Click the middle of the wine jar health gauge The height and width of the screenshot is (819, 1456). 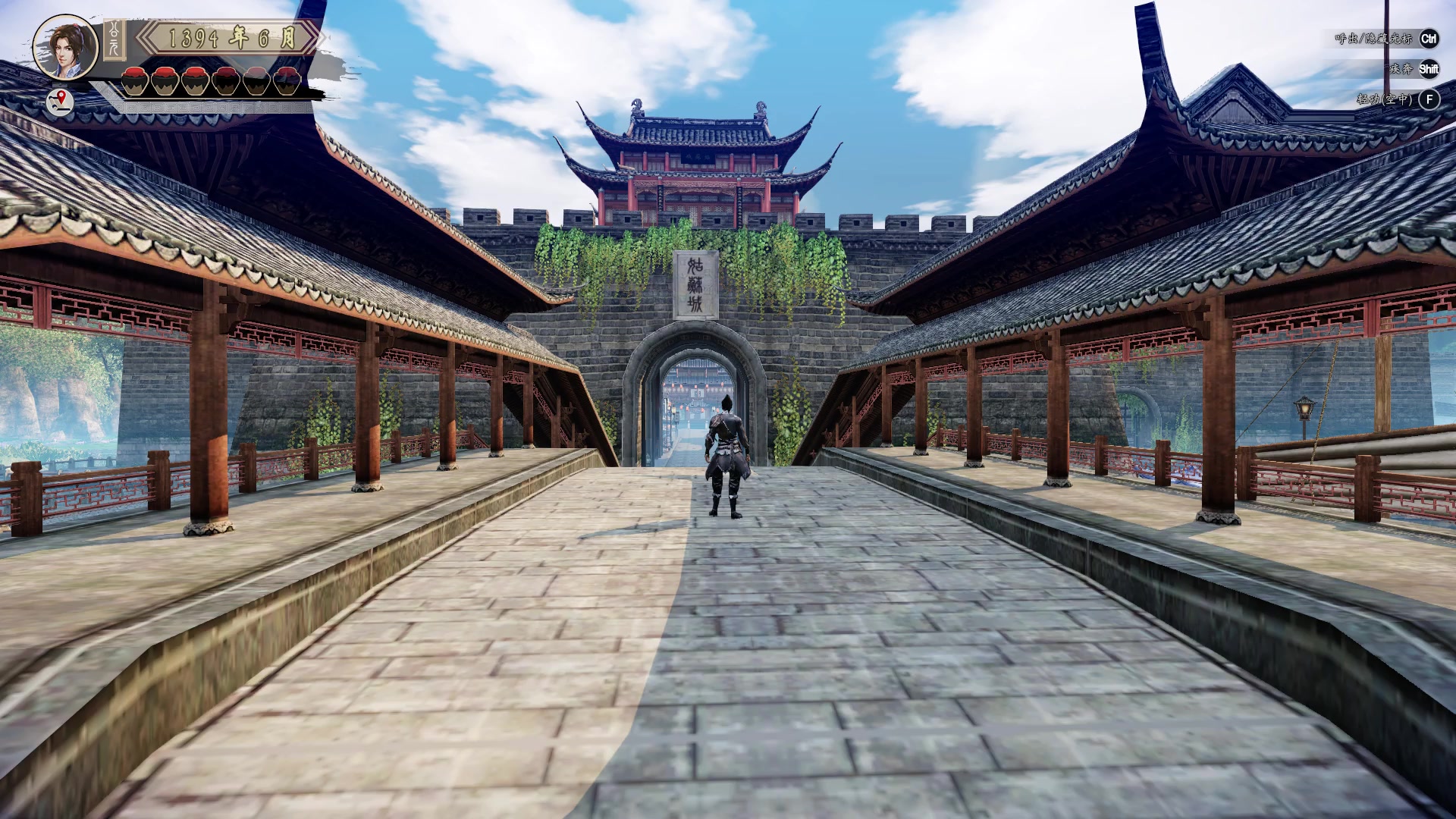[x=210, y=80]
